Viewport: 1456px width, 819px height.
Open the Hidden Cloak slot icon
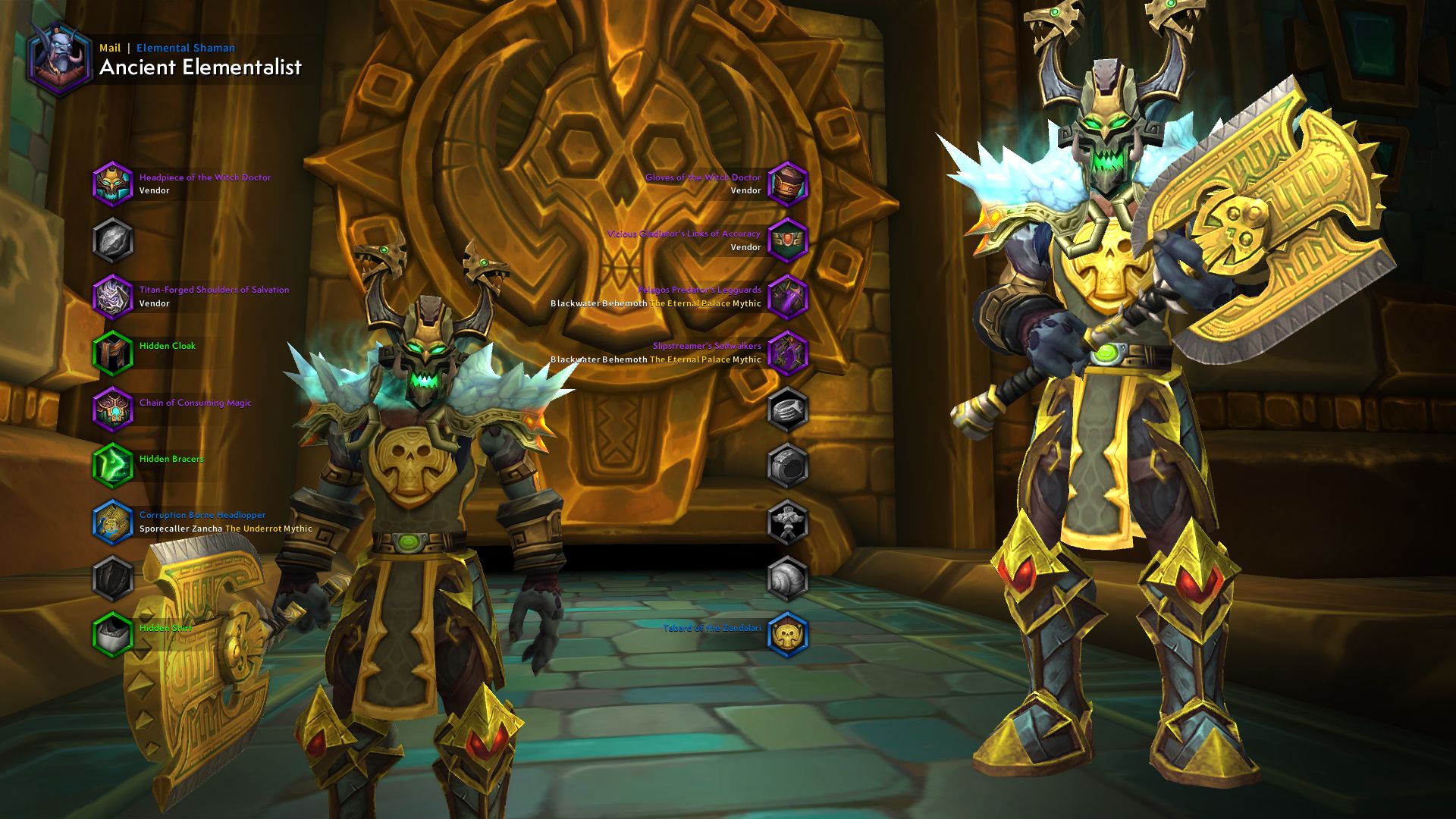pyautogui.click(x=114, y=352)
